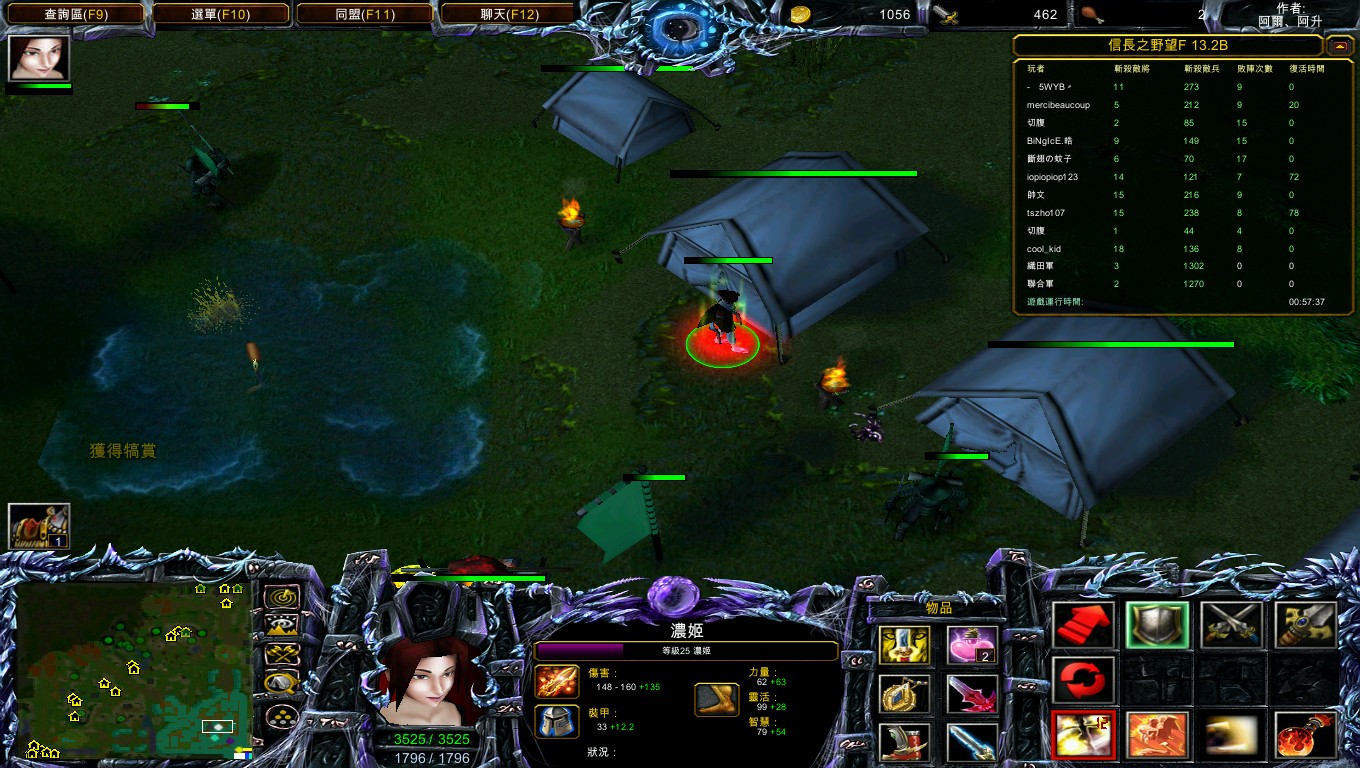
Task: Toggle minimap terrain display (eye icon)
Action: [282, 626]
